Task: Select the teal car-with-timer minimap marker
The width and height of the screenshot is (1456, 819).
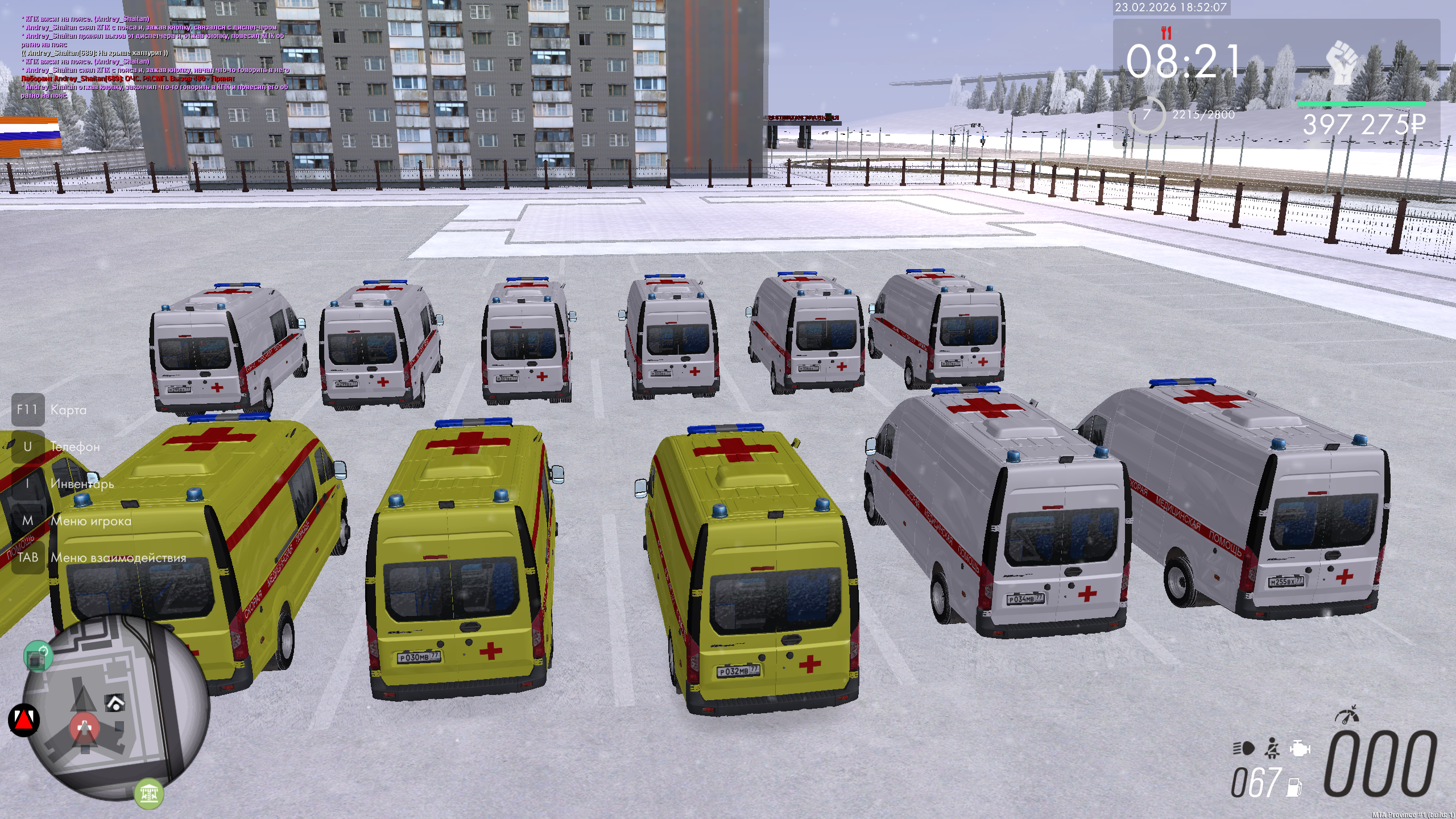Action: pos(38,657)
